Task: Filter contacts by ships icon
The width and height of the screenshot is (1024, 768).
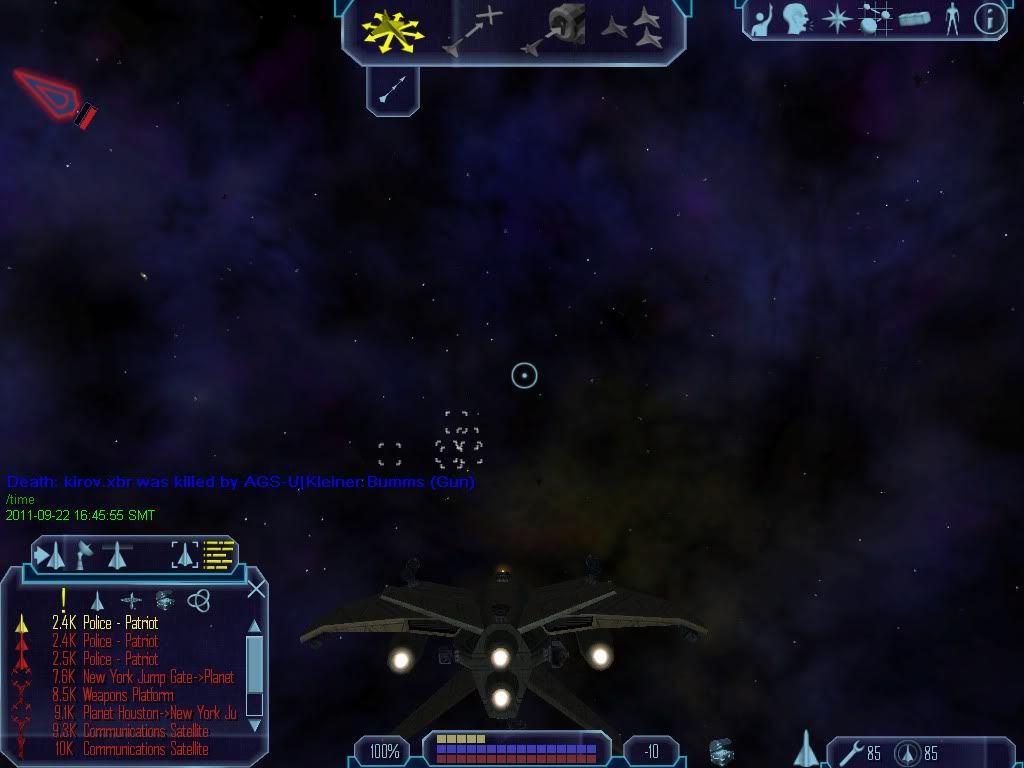Action: (98, 600)
